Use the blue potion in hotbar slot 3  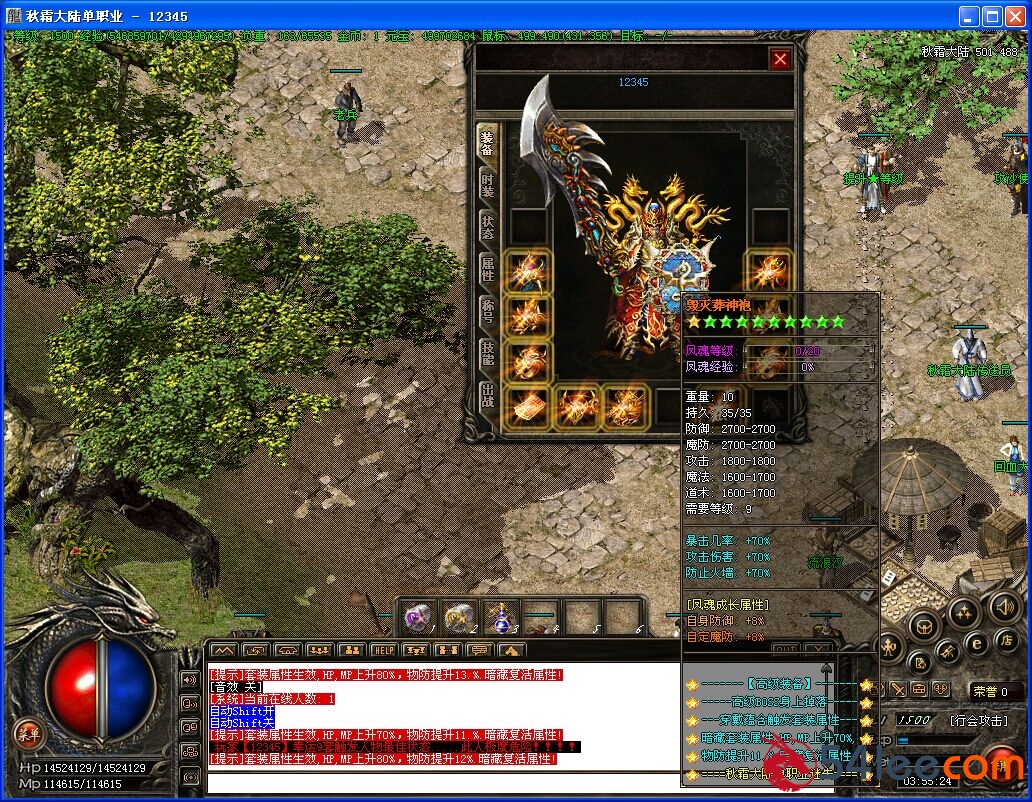(x=500, y=618)
